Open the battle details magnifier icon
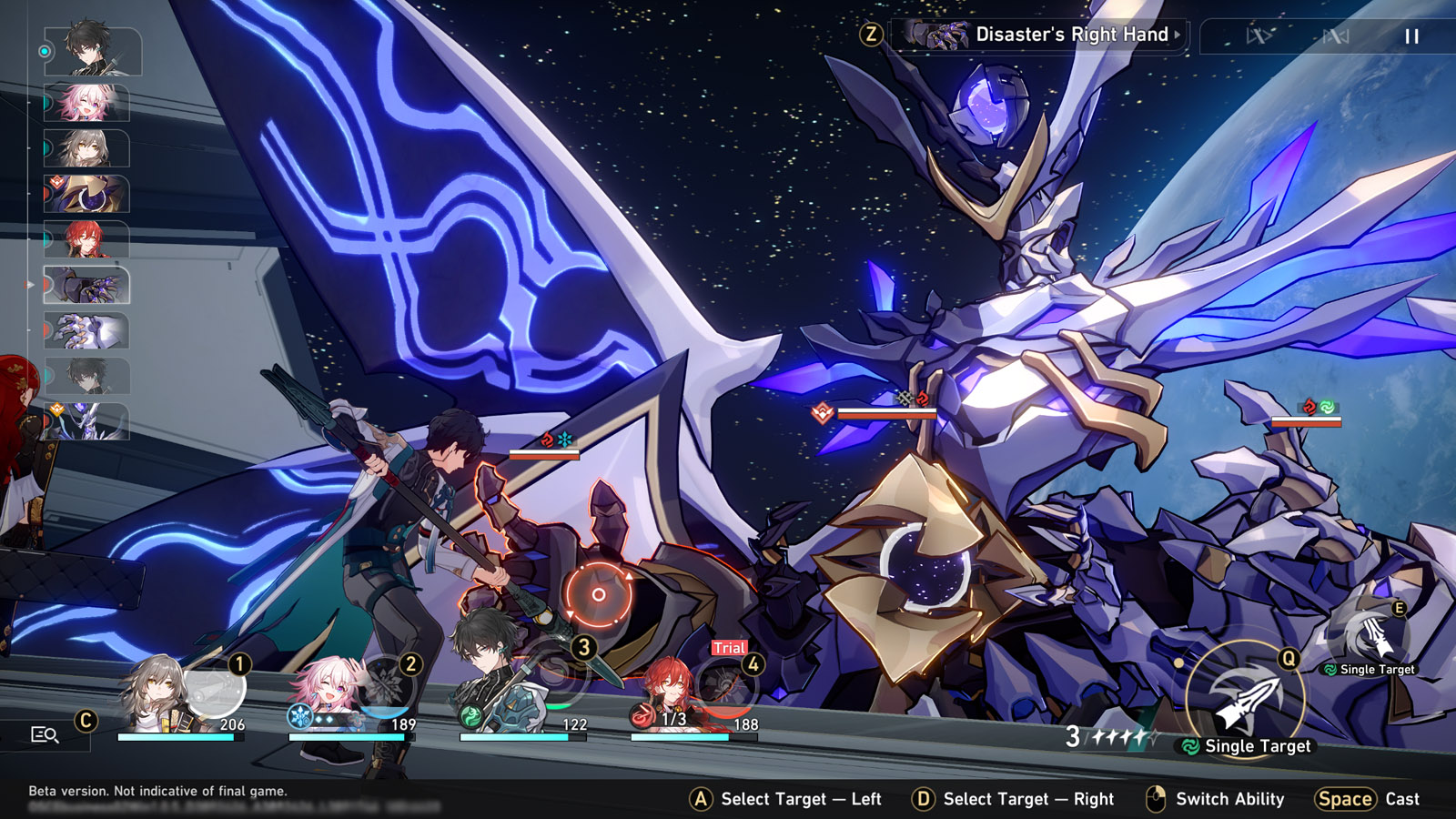Screen dimensions: 1456x819 [x=45, y=734]
